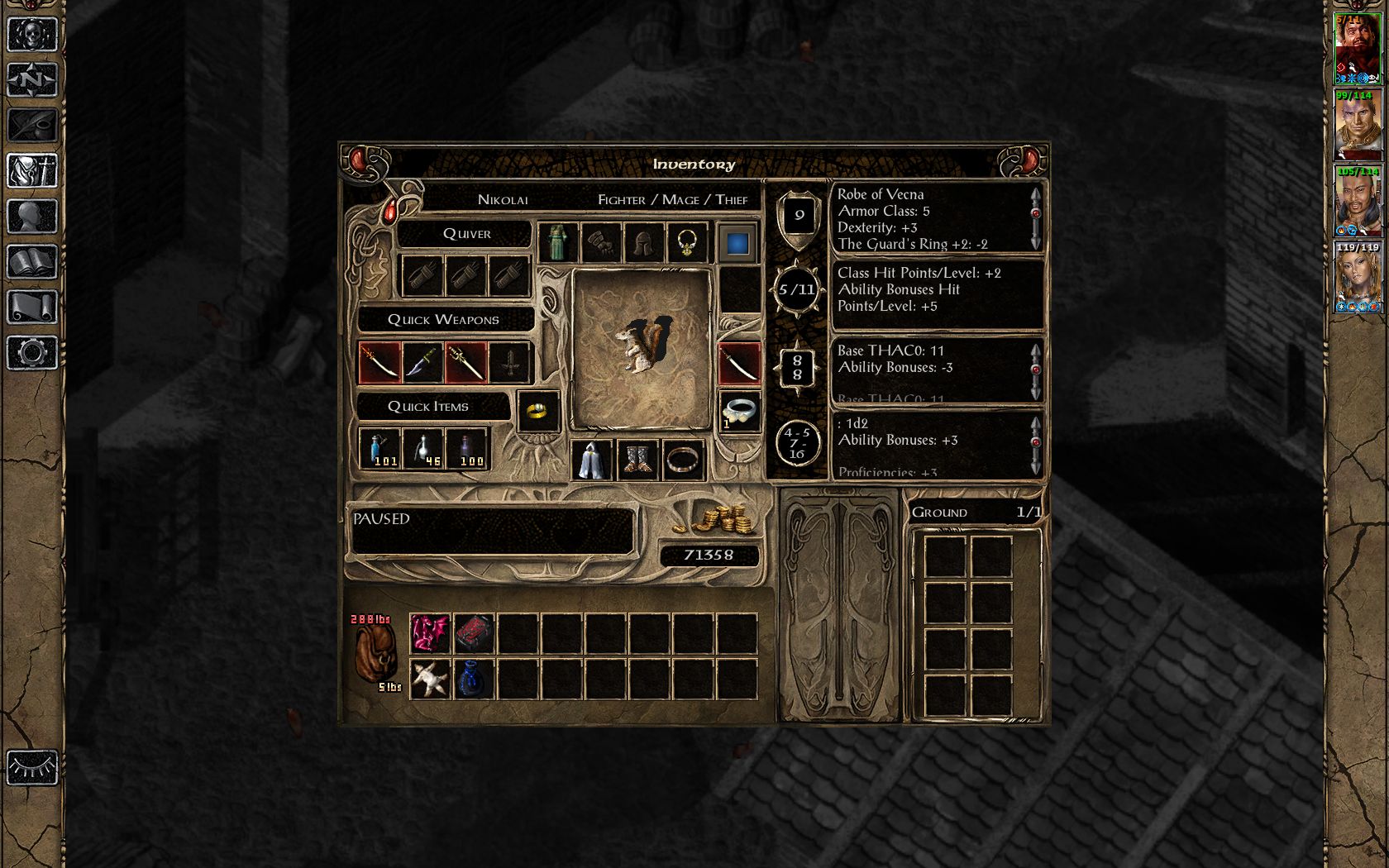Select the green Robe of Vecna armor slot

click(558, 243)
